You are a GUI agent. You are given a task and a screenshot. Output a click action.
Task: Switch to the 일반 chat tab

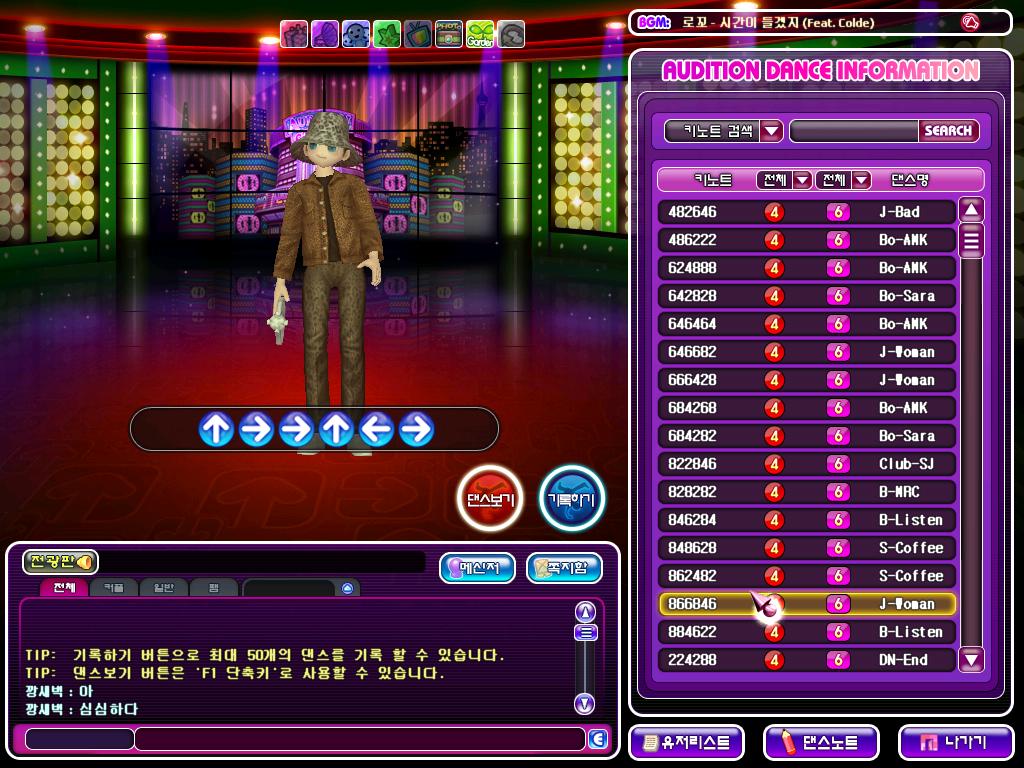[x=162, y=588]
